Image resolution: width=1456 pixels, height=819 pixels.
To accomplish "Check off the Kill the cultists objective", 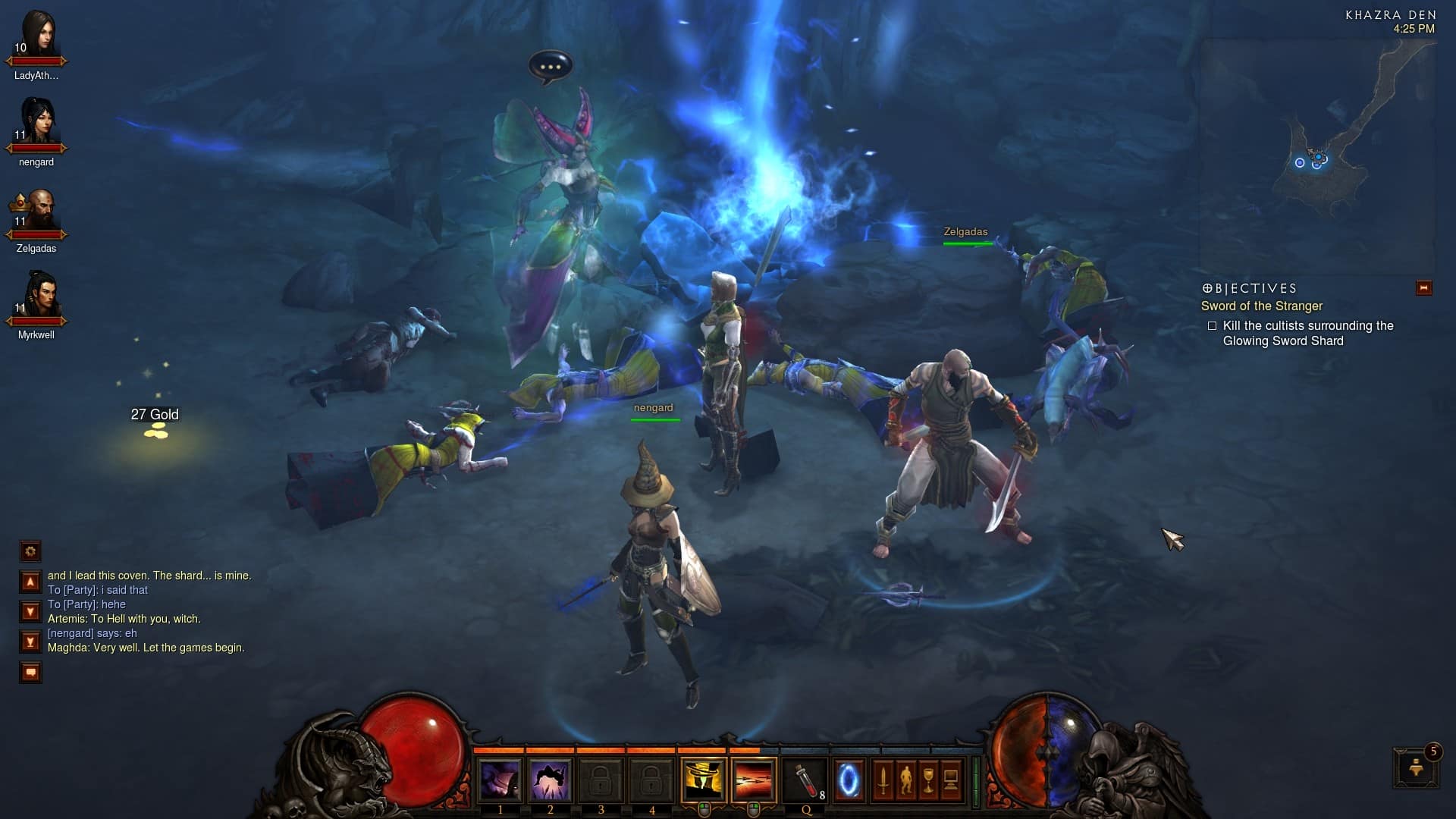I will (1213, 325).
